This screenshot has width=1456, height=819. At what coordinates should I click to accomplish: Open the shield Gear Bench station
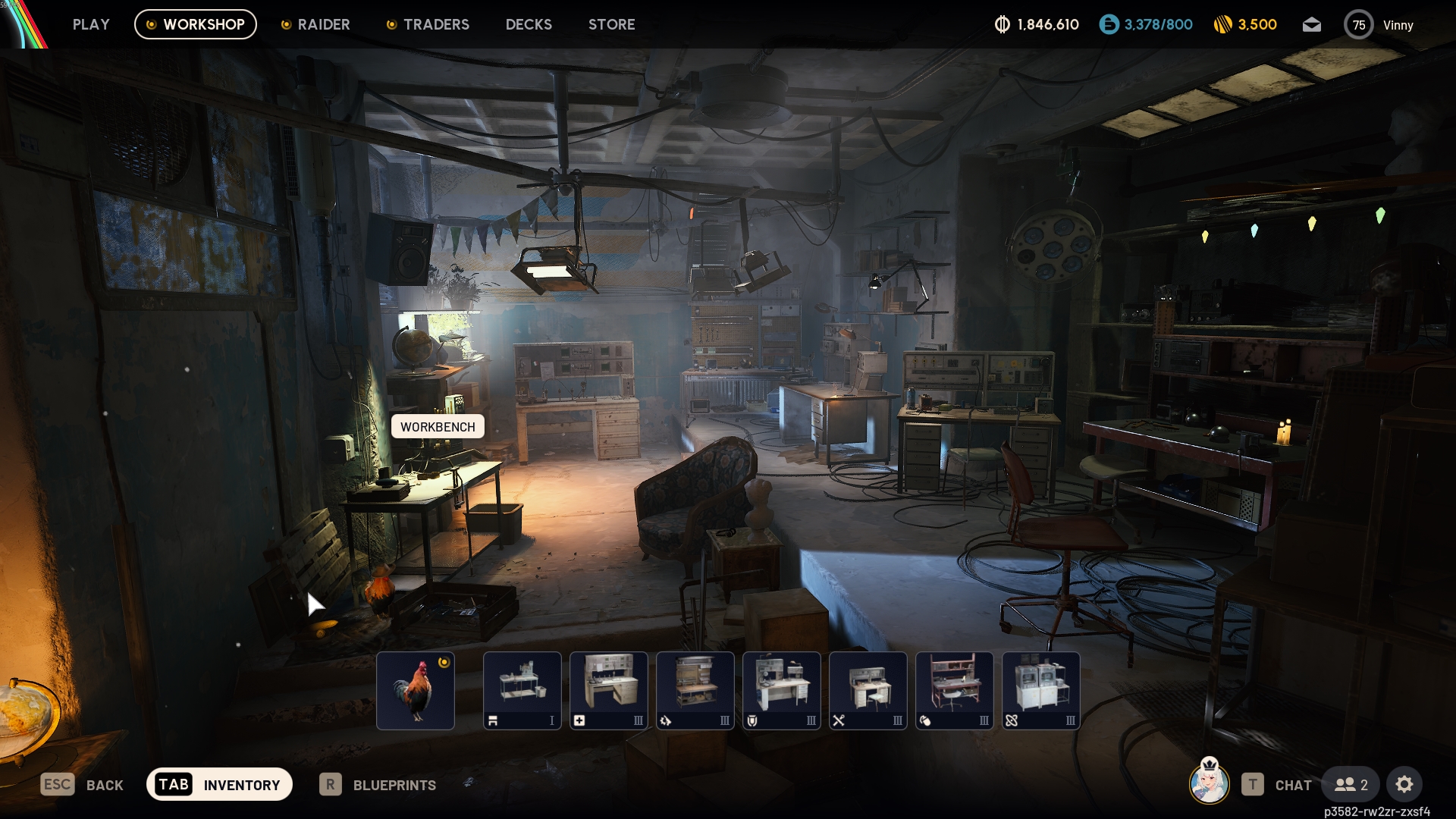[x=782, y=690]
